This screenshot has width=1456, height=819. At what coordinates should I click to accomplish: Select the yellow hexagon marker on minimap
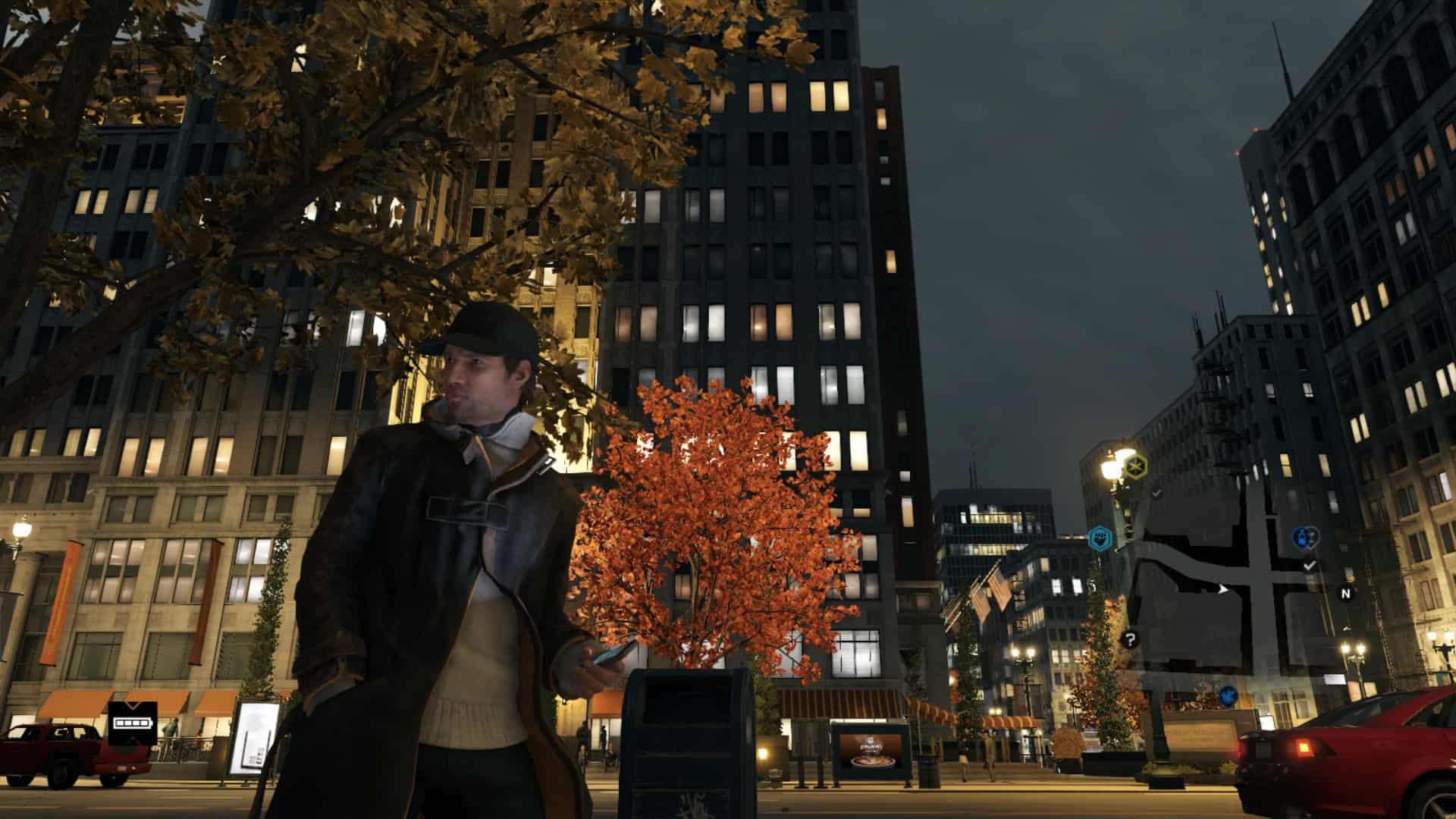tap(1135, 464)
